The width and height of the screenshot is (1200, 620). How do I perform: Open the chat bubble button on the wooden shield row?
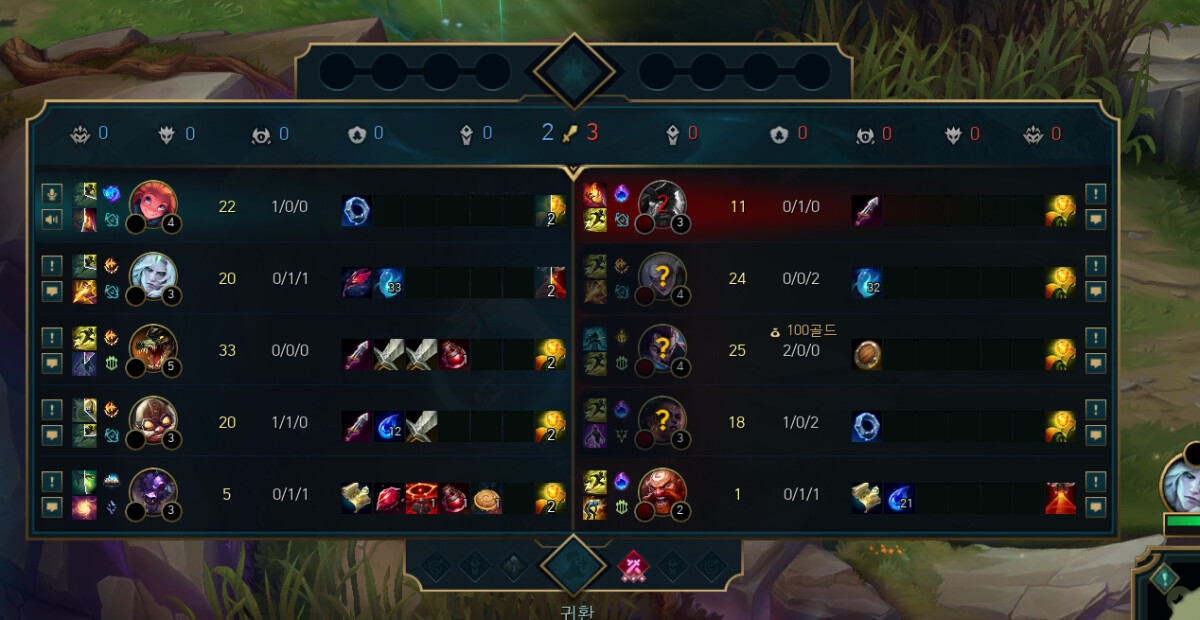[x=1096, y=363]
